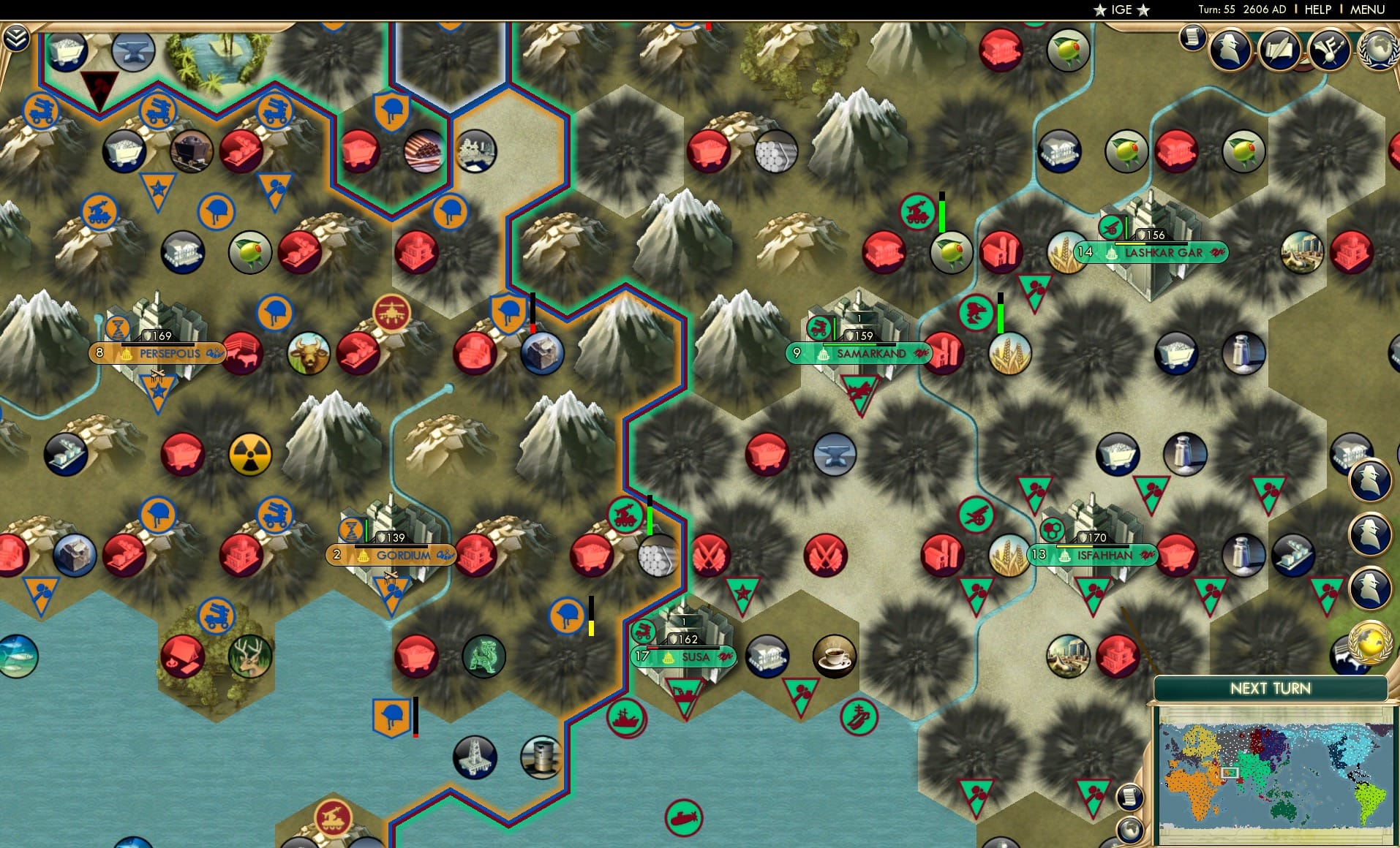Open the HELP screen from the top bar
This screenshot has width=1400, height=848.
(x=1317, y=10)
